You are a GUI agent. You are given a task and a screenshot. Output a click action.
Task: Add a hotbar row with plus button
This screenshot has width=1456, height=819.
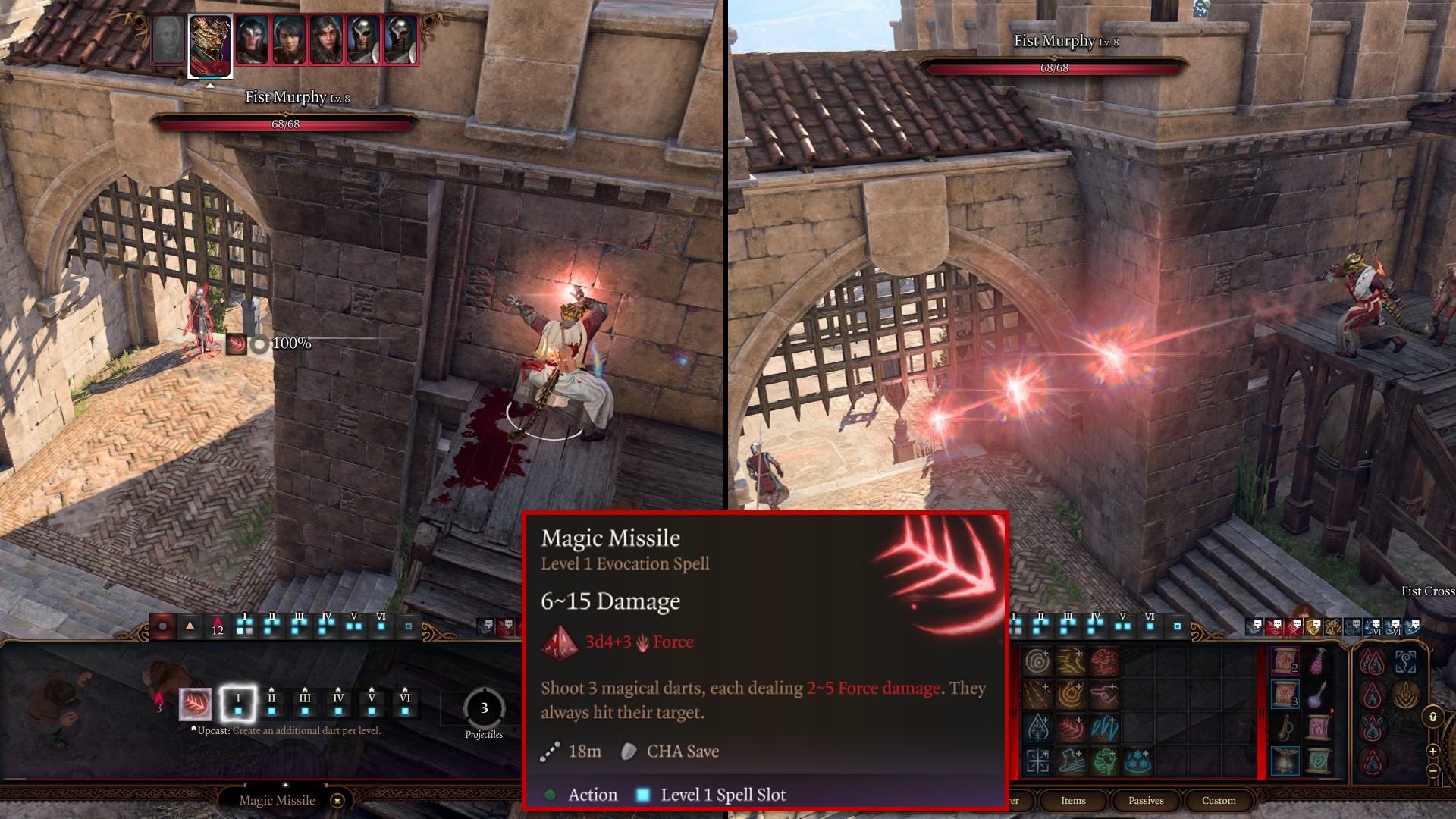coord(1432,751)
